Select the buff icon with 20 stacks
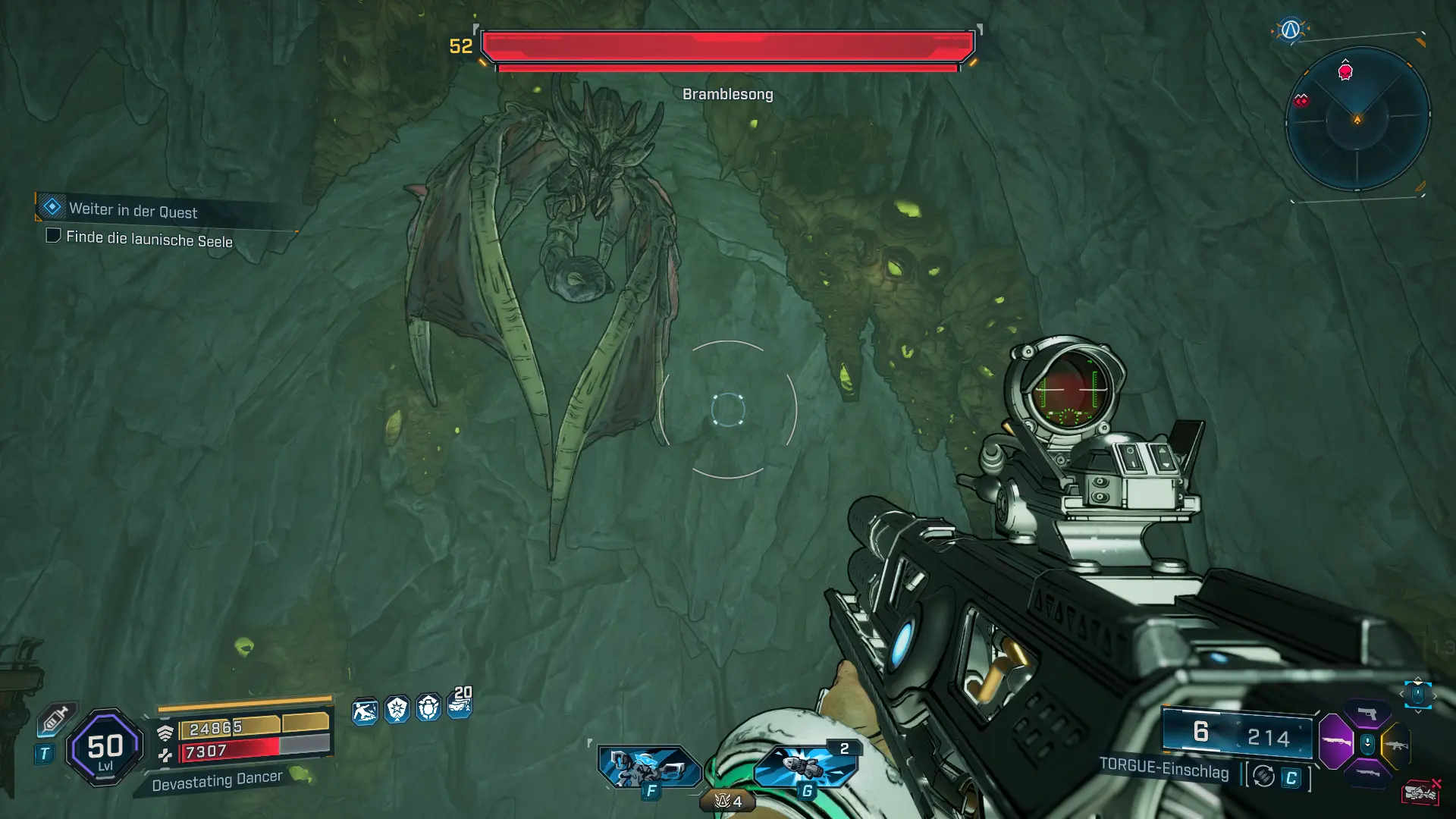The image size is (1456, 819). coord(460,702)
